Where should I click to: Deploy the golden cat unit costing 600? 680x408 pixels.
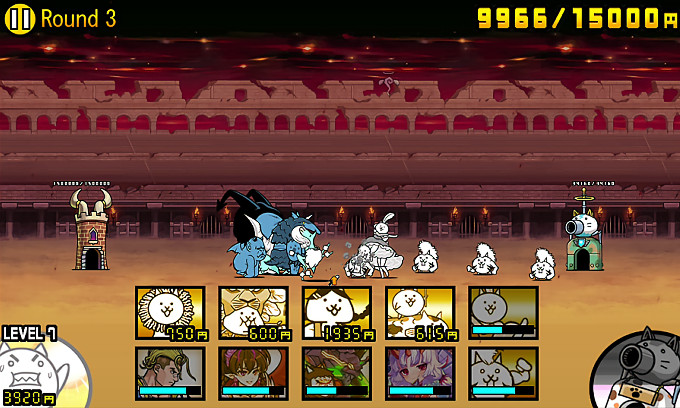click(253, 313)
